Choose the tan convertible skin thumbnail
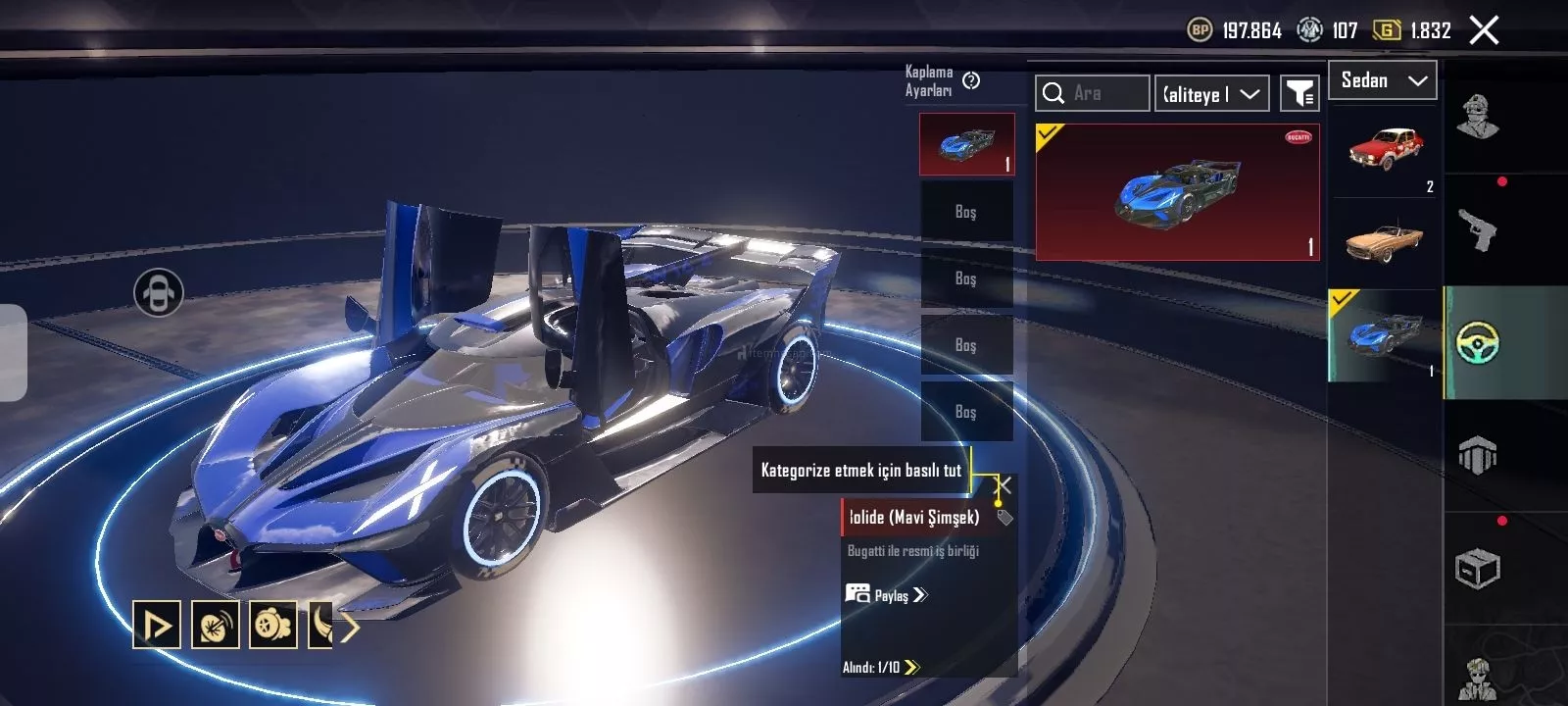Viewport: 1568px width, 706px height. [1384, 242]
